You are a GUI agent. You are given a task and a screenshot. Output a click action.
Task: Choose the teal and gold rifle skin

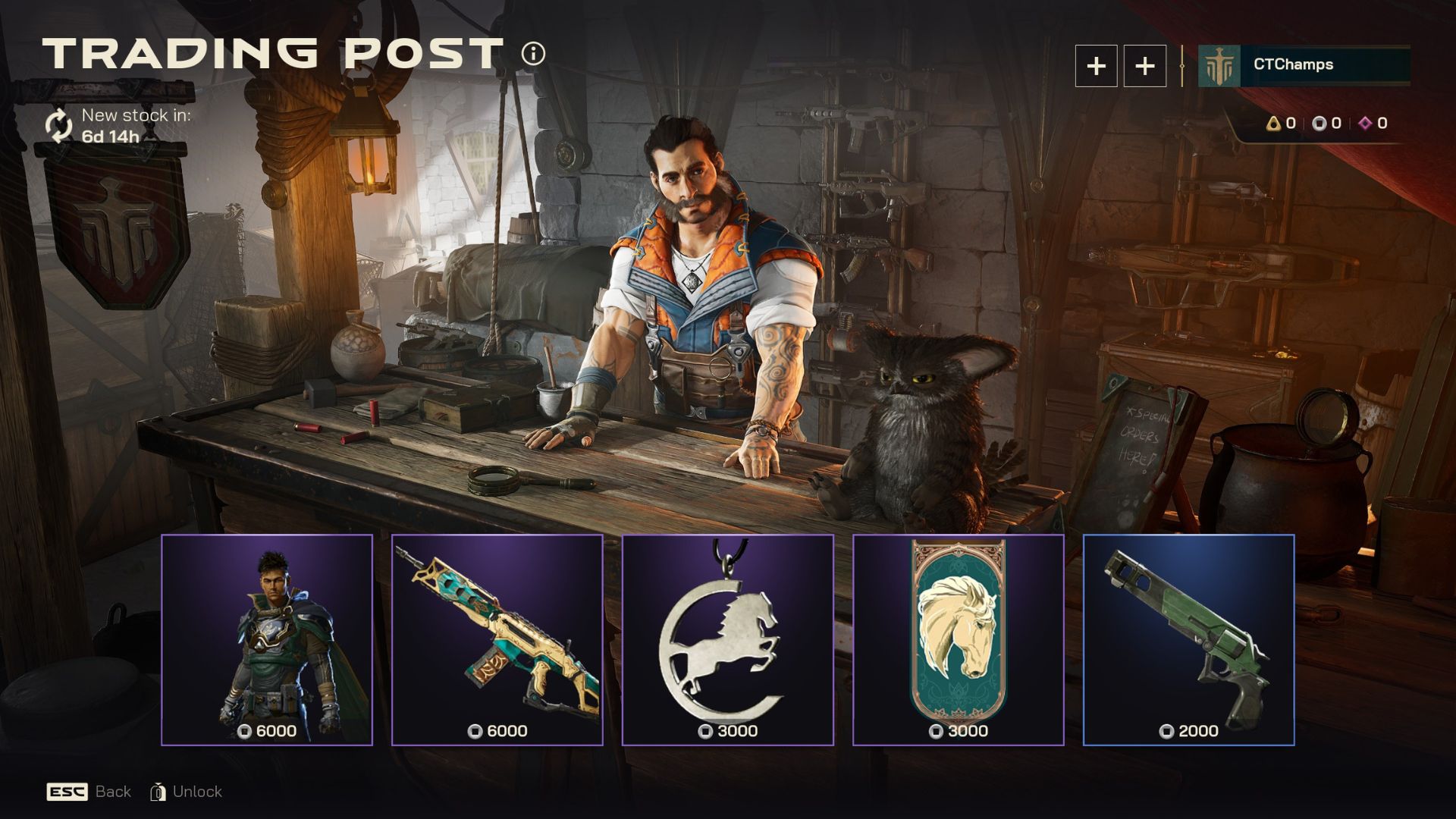pos(497,639)
